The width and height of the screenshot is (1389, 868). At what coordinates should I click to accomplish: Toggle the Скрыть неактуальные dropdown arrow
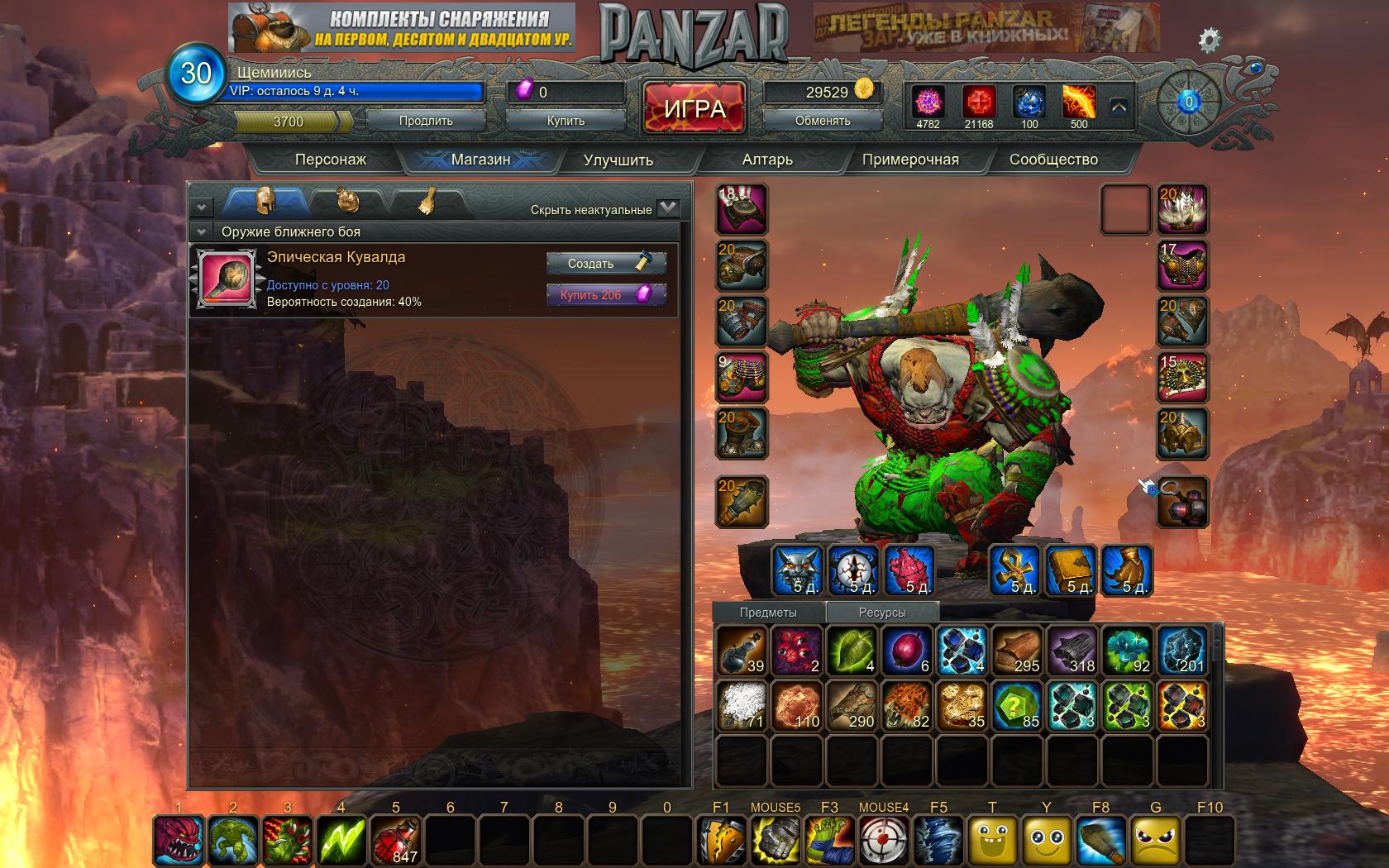pyautogui.click(x=668, y=207)
